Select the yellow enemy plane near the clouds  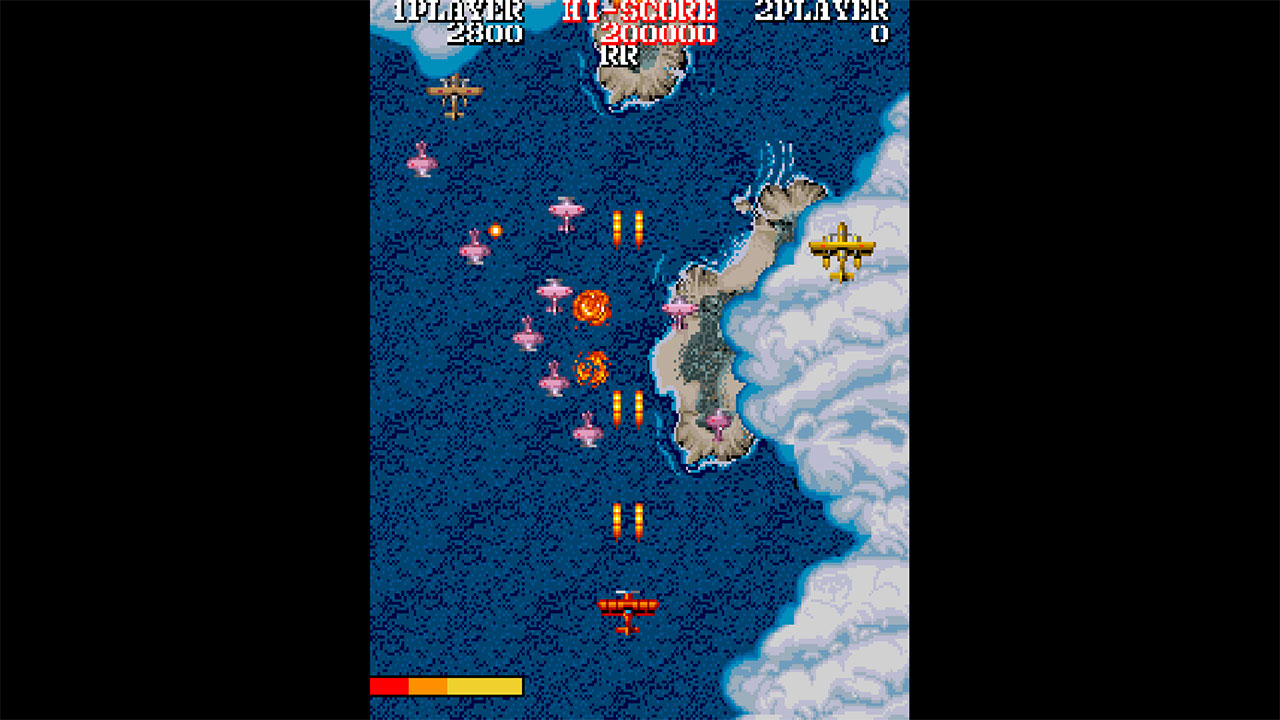coord(843,245)
